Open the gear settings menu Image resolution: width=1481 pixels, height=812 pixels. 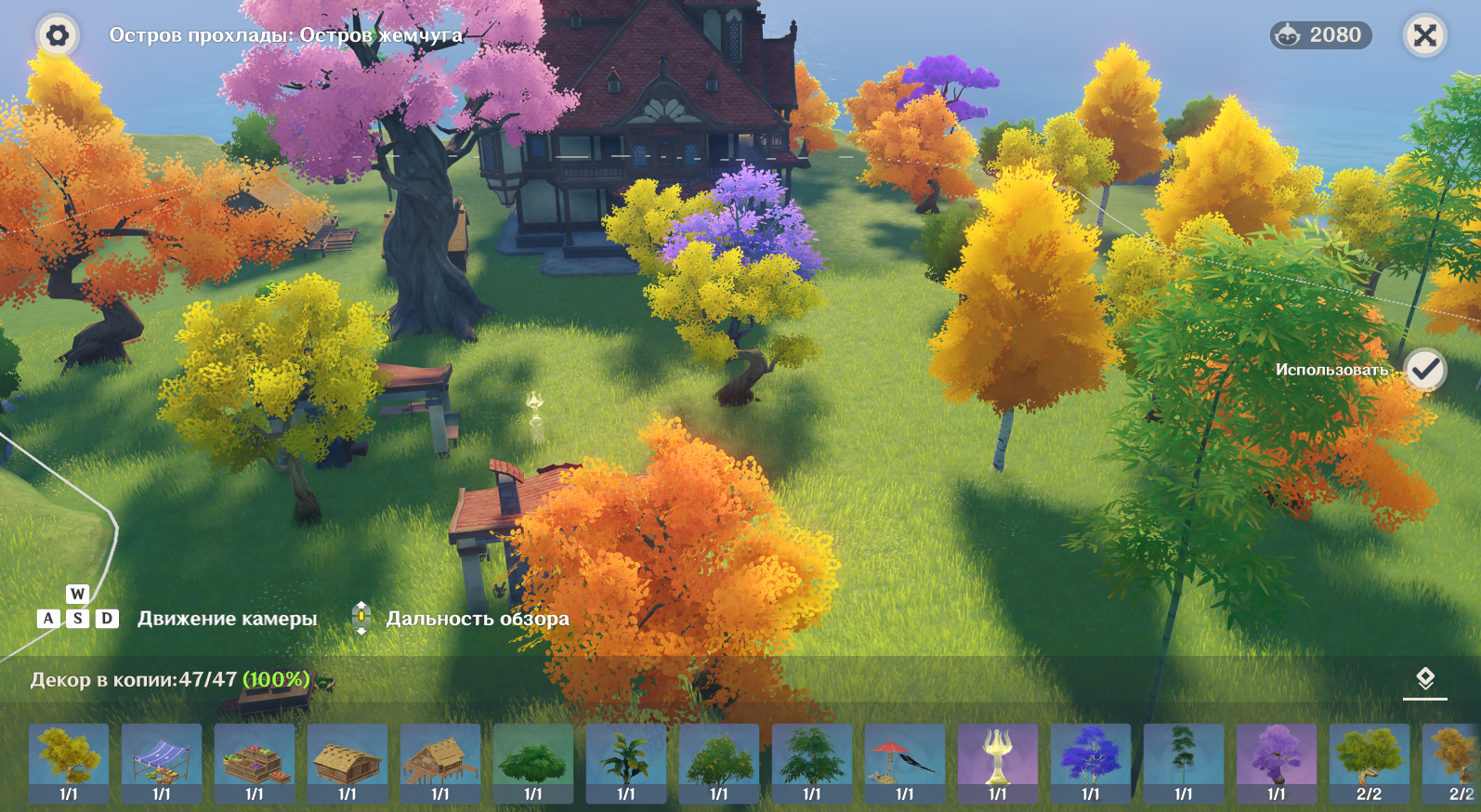(x=58, y=36)
